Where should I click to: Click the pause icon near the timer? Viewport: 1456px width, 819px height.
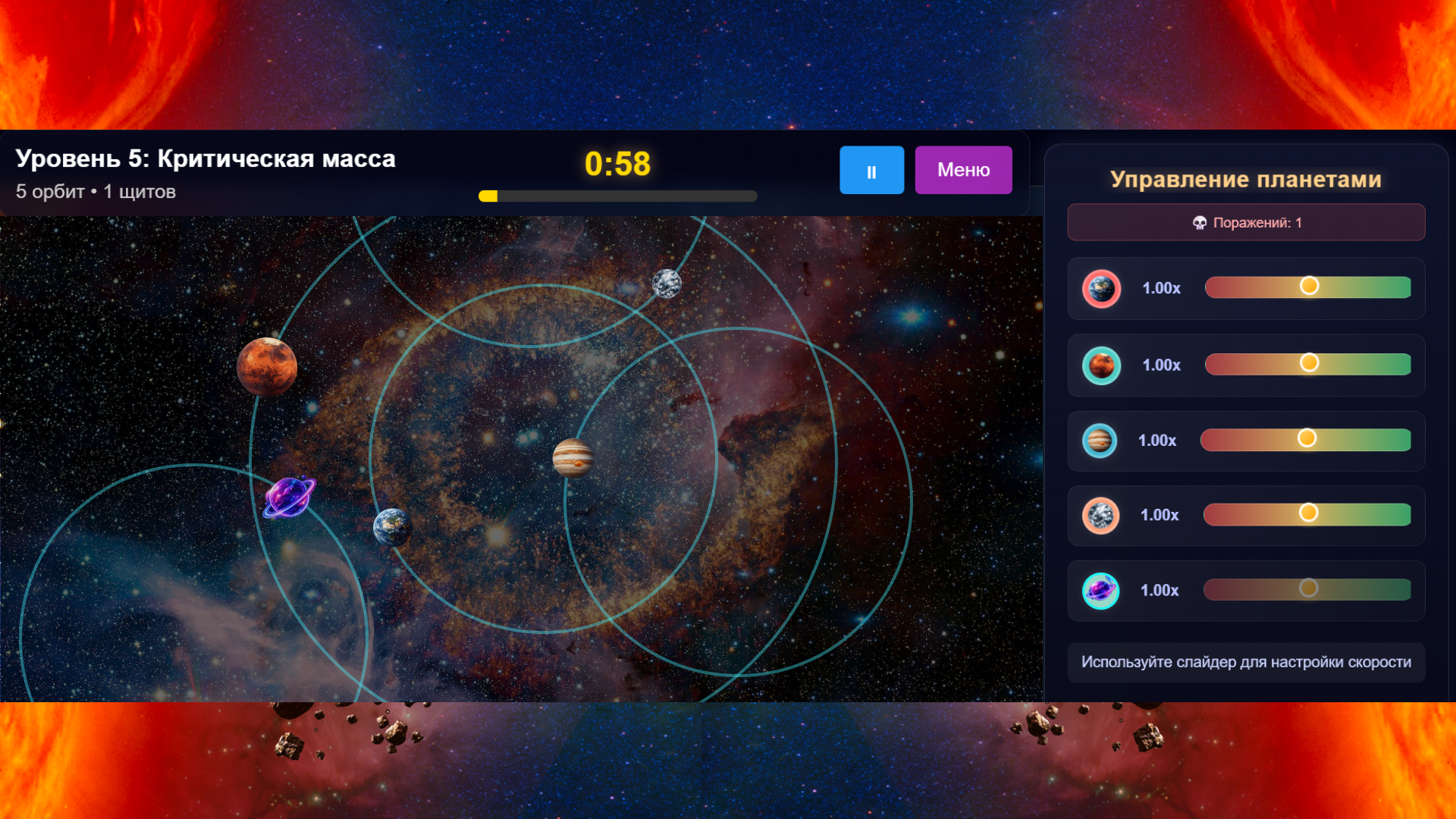click(871, 170)
